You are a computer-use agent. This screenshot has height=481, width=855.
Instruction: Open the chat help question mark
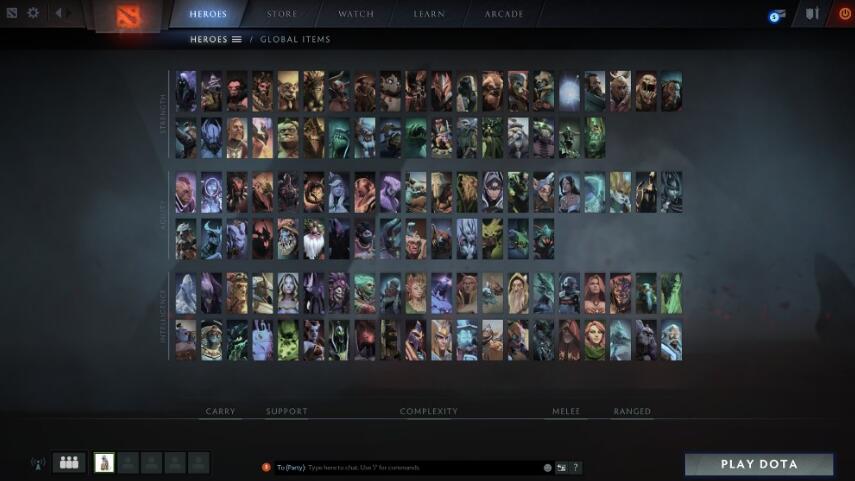coord(576,467)
